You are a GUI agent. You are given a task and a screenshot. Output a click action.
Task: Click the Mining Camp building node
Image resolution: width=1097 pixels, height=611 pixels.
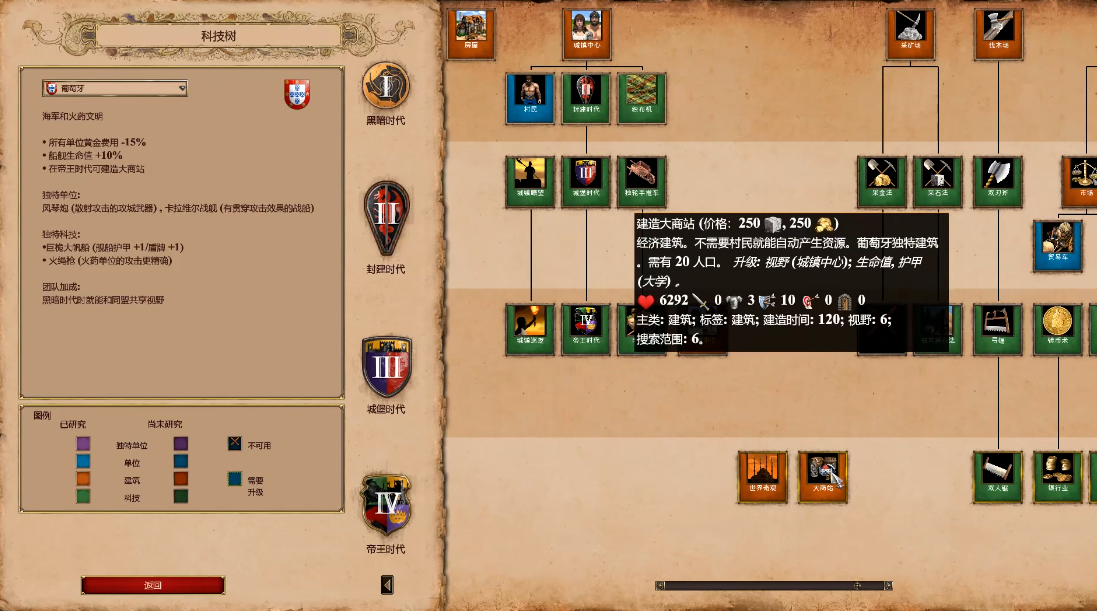910,34
